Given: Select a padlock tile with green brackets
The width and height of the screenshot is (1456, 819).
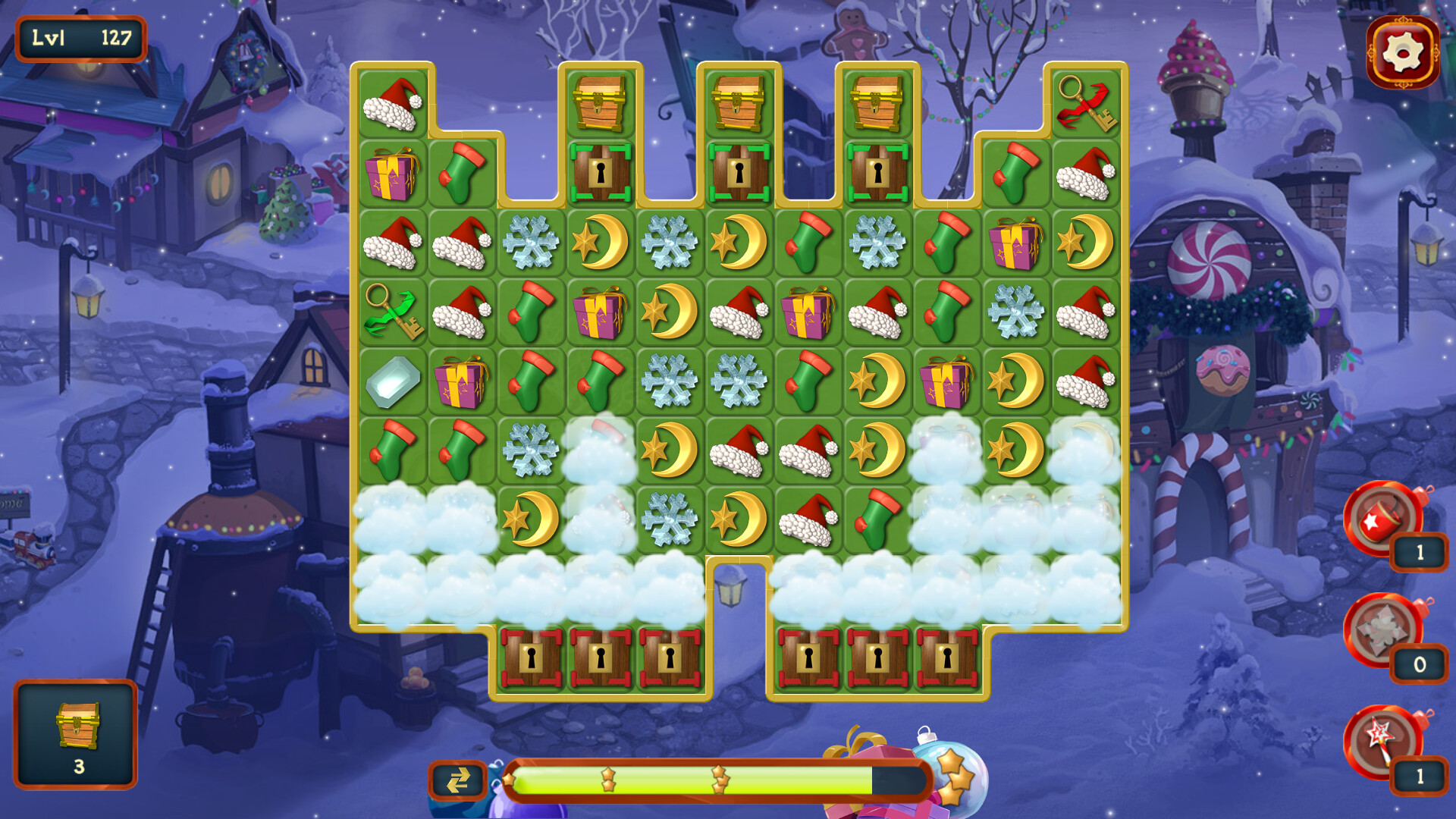Looking at the screenshot, I should [x=601, y=174].
